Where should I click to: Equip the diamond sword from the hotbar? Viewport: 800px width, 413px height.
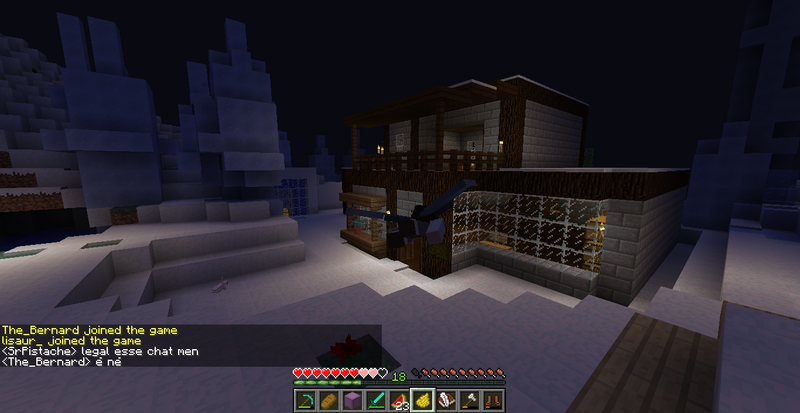pyautogui.click(x=375, y=400)
